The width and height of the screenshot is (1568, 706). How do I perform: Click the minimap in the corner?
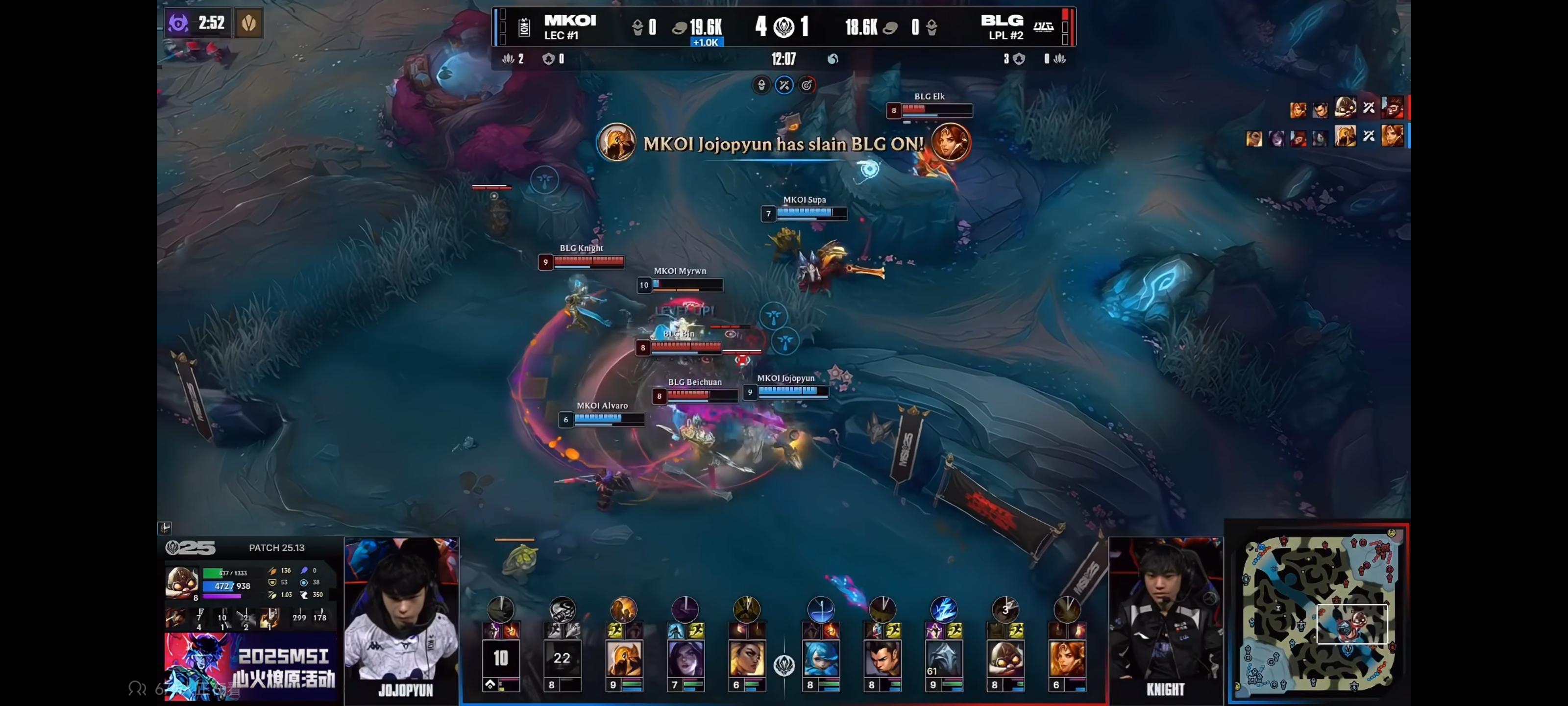click(x=1320, y=613)
